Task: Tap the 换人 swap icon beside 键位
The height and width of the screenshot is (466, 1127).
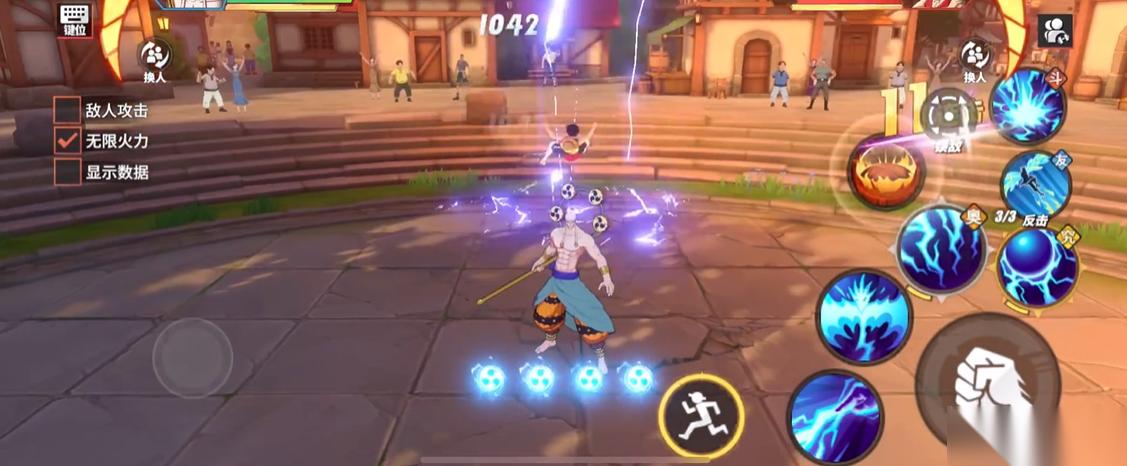Action: [x=154, y=56]
